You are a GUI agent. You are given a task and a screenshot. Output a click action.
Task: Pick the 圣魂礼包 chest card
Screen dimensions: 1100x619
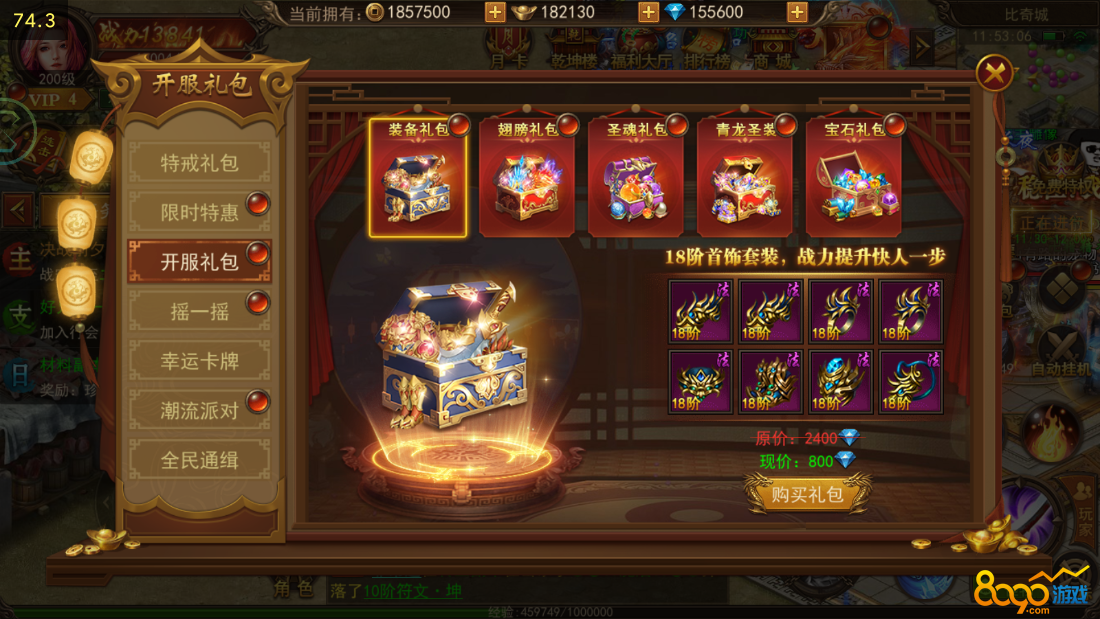tap(636, 178)
